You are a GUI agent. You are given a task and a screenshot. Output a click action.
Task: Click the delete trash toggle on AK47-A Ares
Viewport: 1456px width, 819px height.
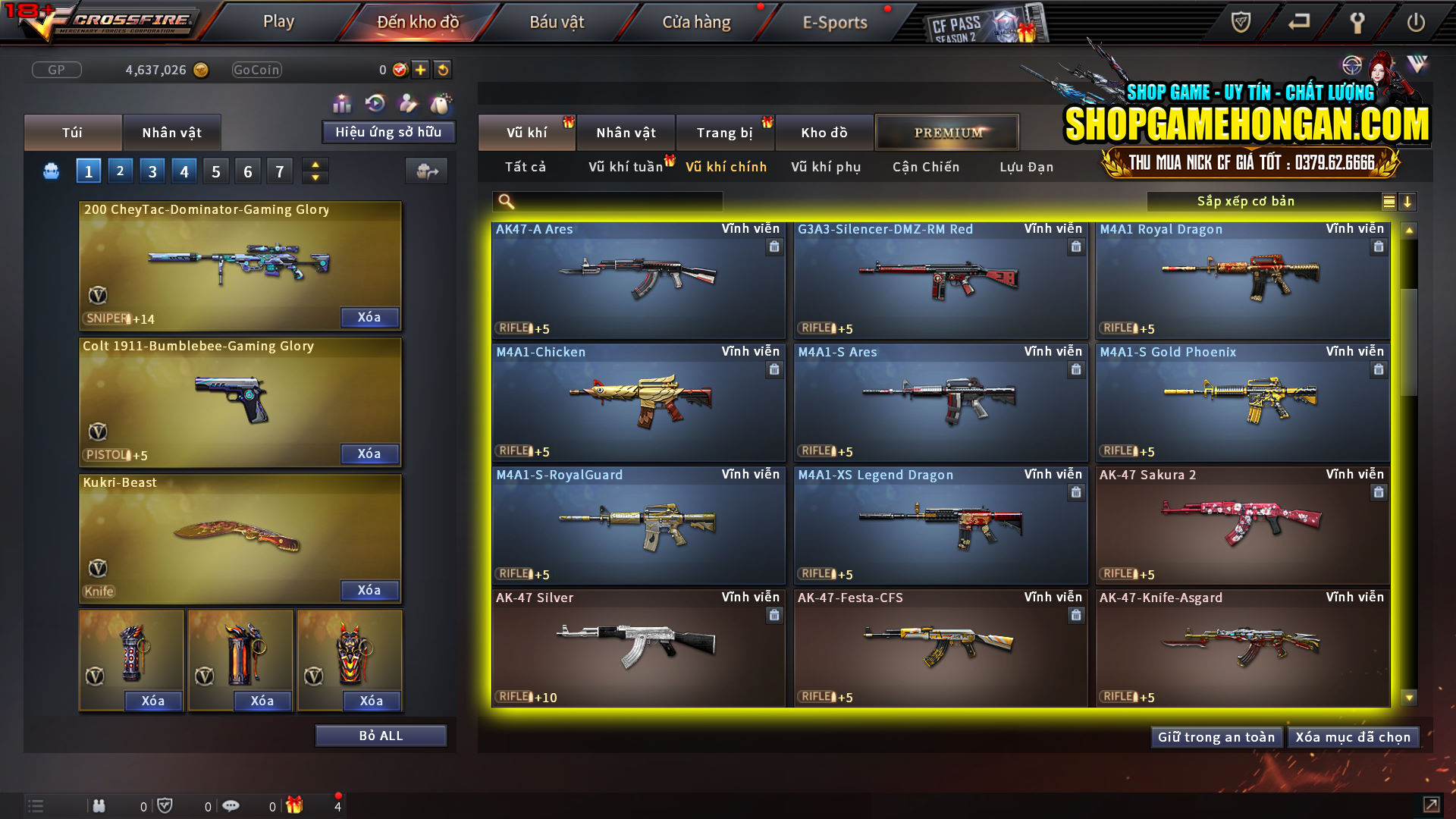[x=774, y=246]
